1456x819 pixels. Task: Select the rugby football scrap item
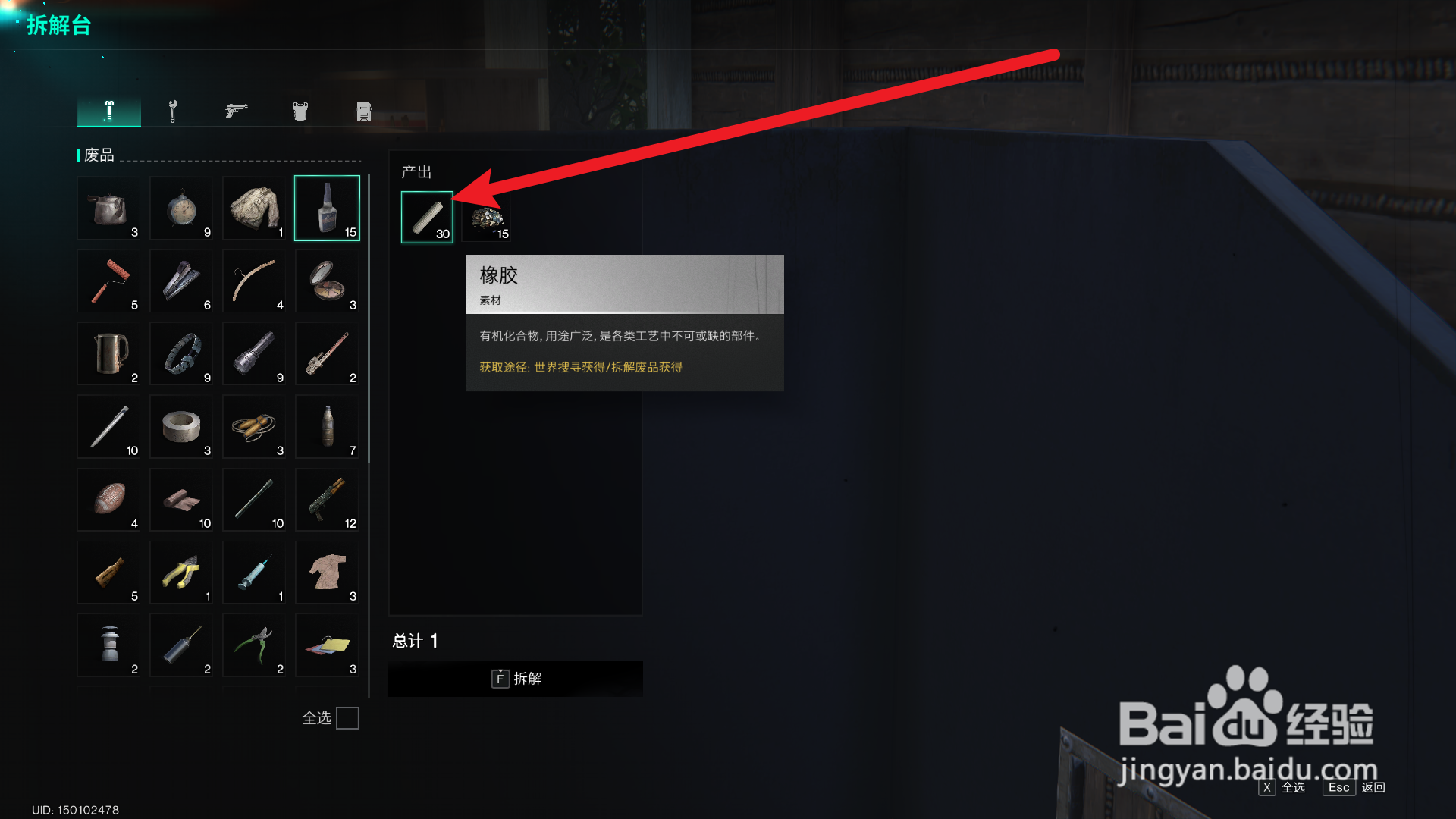(108, 500)
